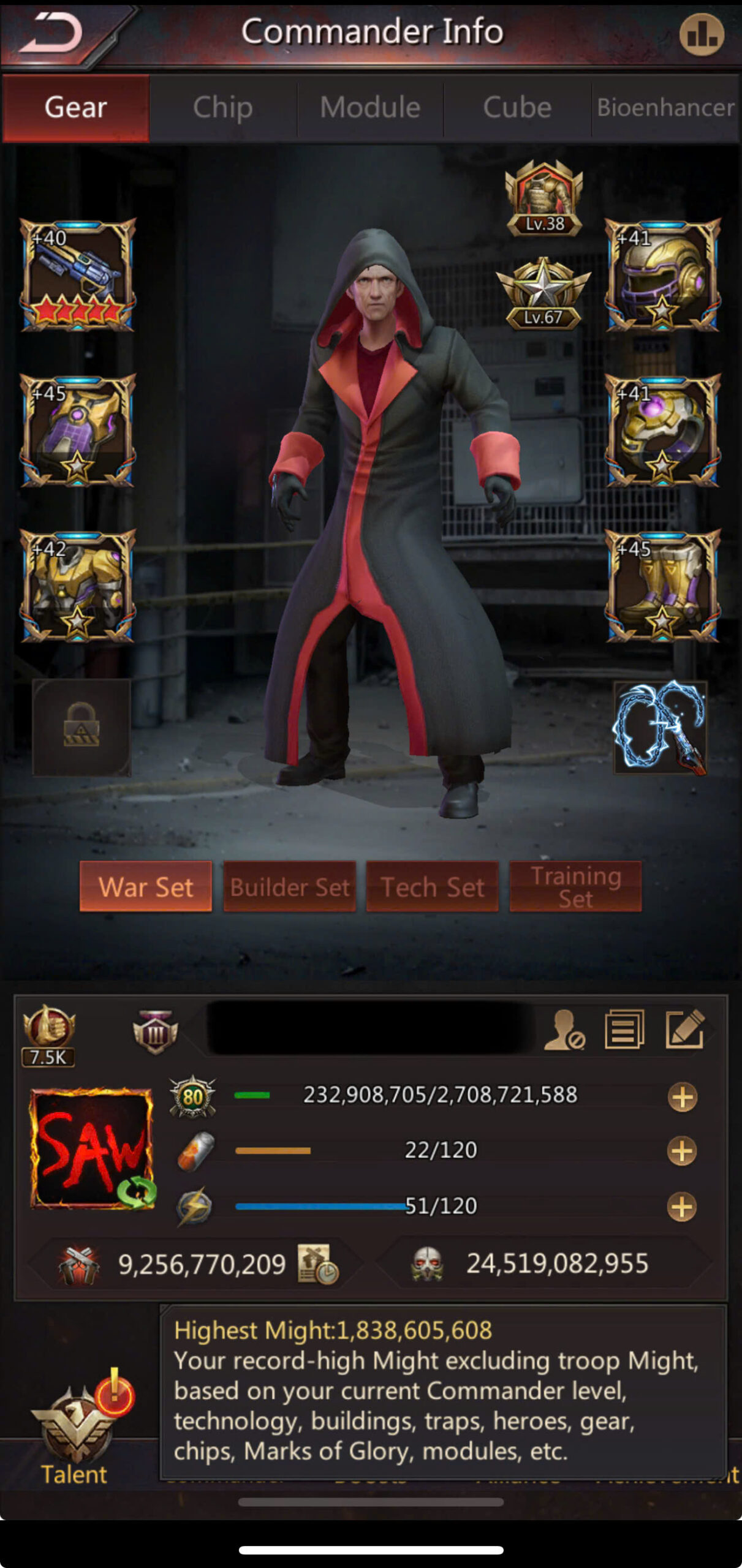The width and height of the screenshot is (742, 1568).
Task: Select the Training Set loadout
Action: click(x=575, y=886)
